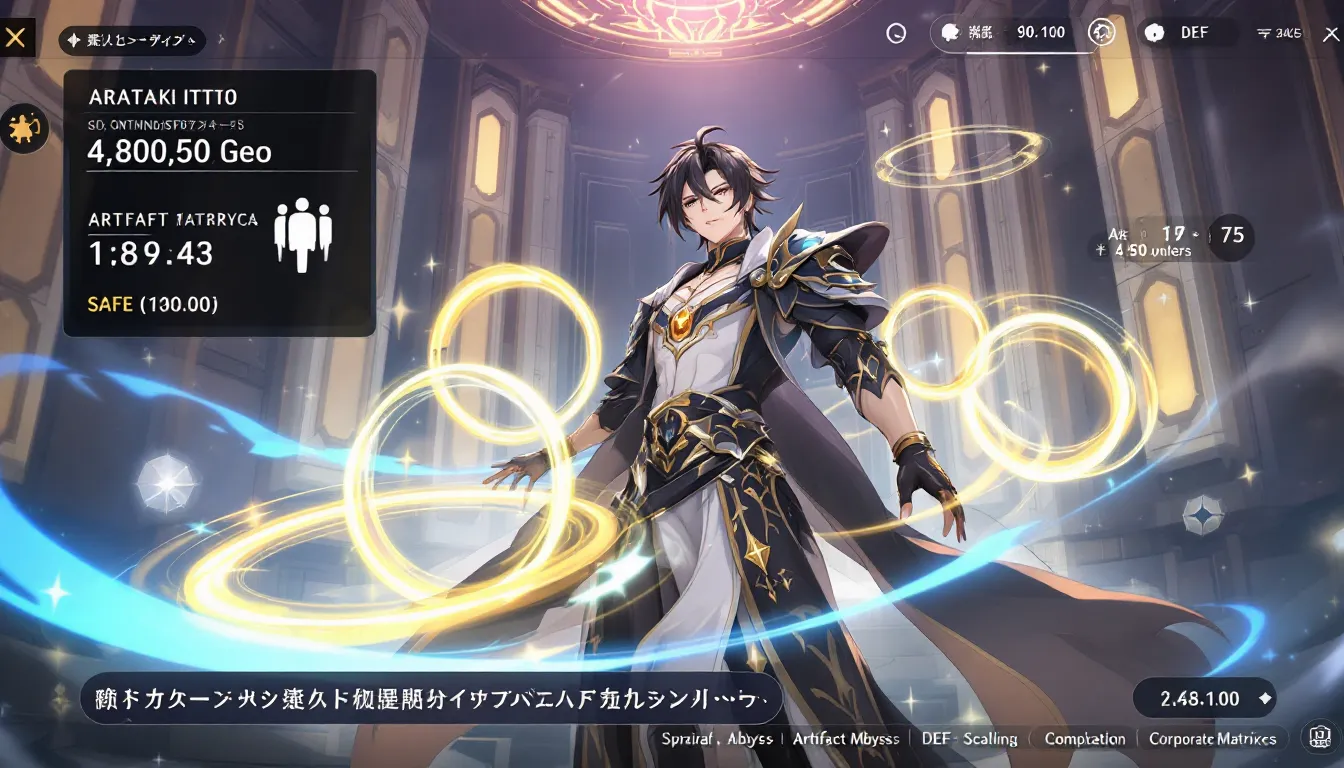Image resolution: width=1344 pixels, height=768 pixels.
Task: Click the white X in the top-right corner
Action: tap(1329, 33)
